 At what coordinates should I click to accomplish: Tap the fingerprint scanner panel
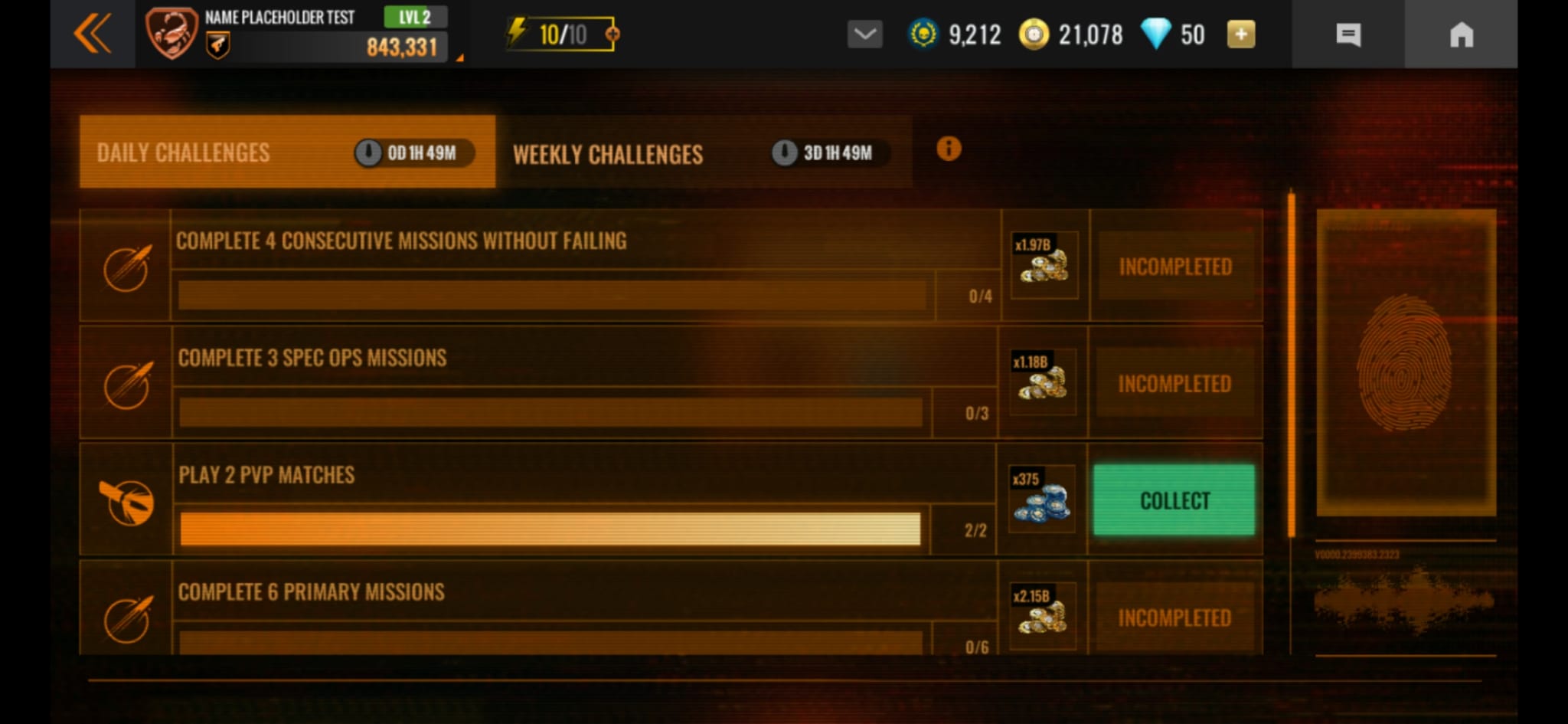(1405, 362)
